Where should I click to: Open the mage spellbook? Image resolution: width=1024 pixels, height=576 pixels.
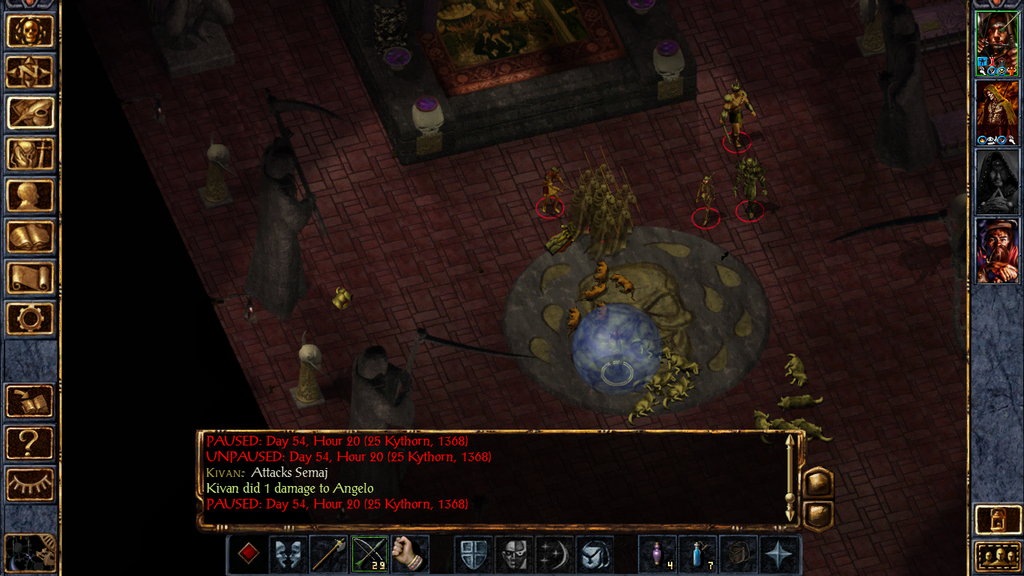(30, 236)
